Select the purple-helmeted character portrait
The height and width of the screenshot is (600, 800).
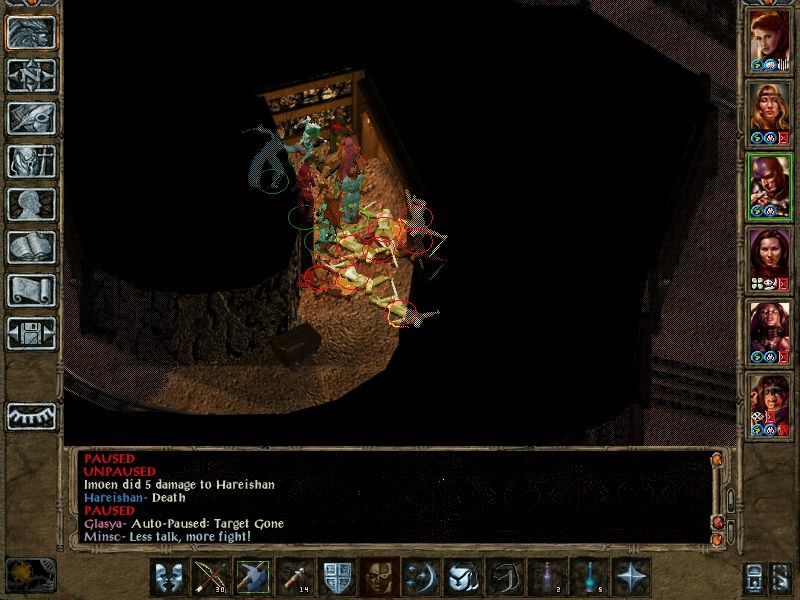click(x=769, y=185)
